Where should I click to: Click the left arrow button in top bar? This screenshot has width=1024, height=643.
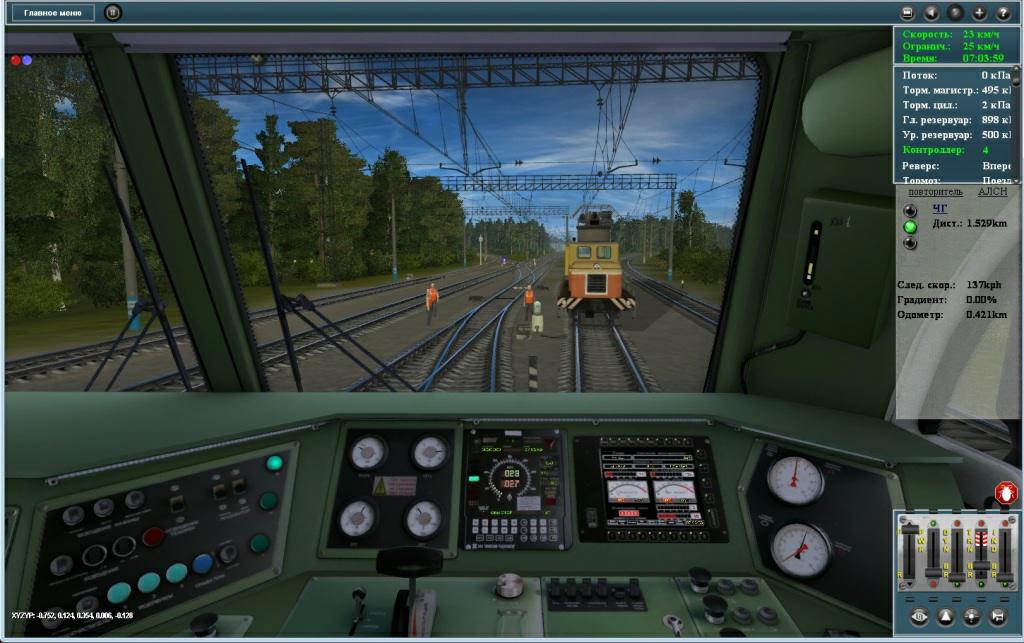pyautogui.click(x=931, y=13)
